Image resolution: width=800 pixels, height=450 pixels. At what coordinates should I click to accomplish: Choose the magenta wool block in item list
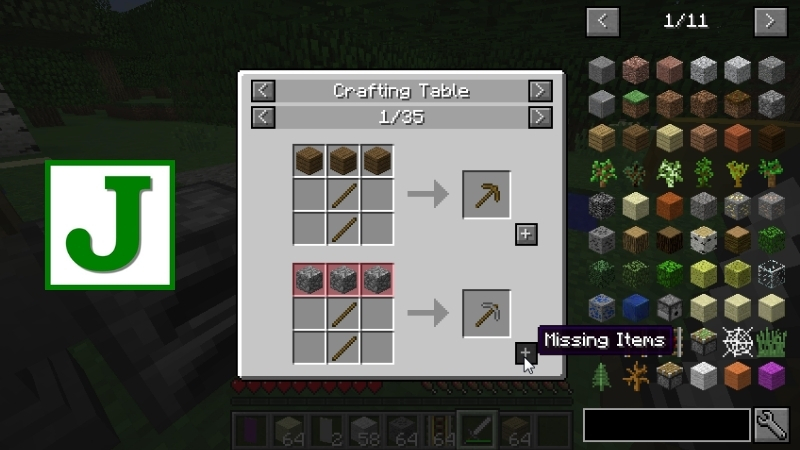[x=771, y=375]
